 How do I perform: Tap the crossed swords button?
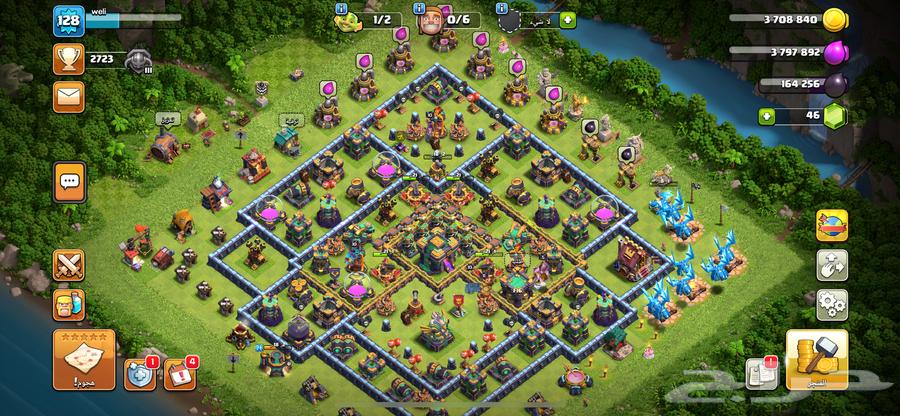click(x=69, y=265)
